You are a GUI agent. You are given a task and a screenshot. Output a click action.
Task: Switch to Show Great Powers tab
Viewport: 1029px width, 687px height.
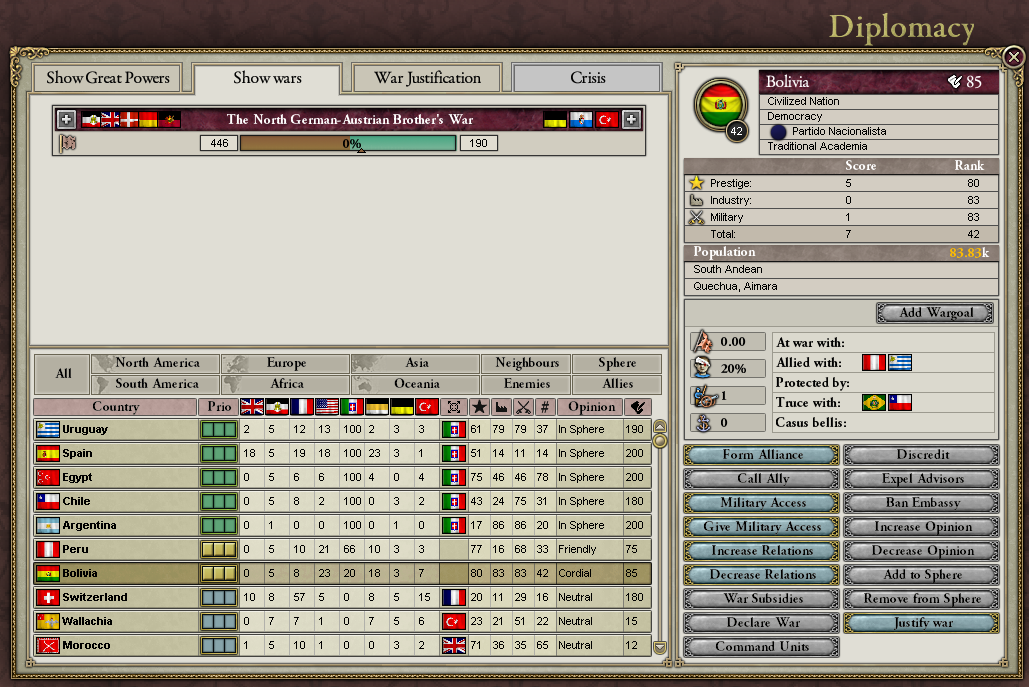pyautogui.click(x=108, y=78)
